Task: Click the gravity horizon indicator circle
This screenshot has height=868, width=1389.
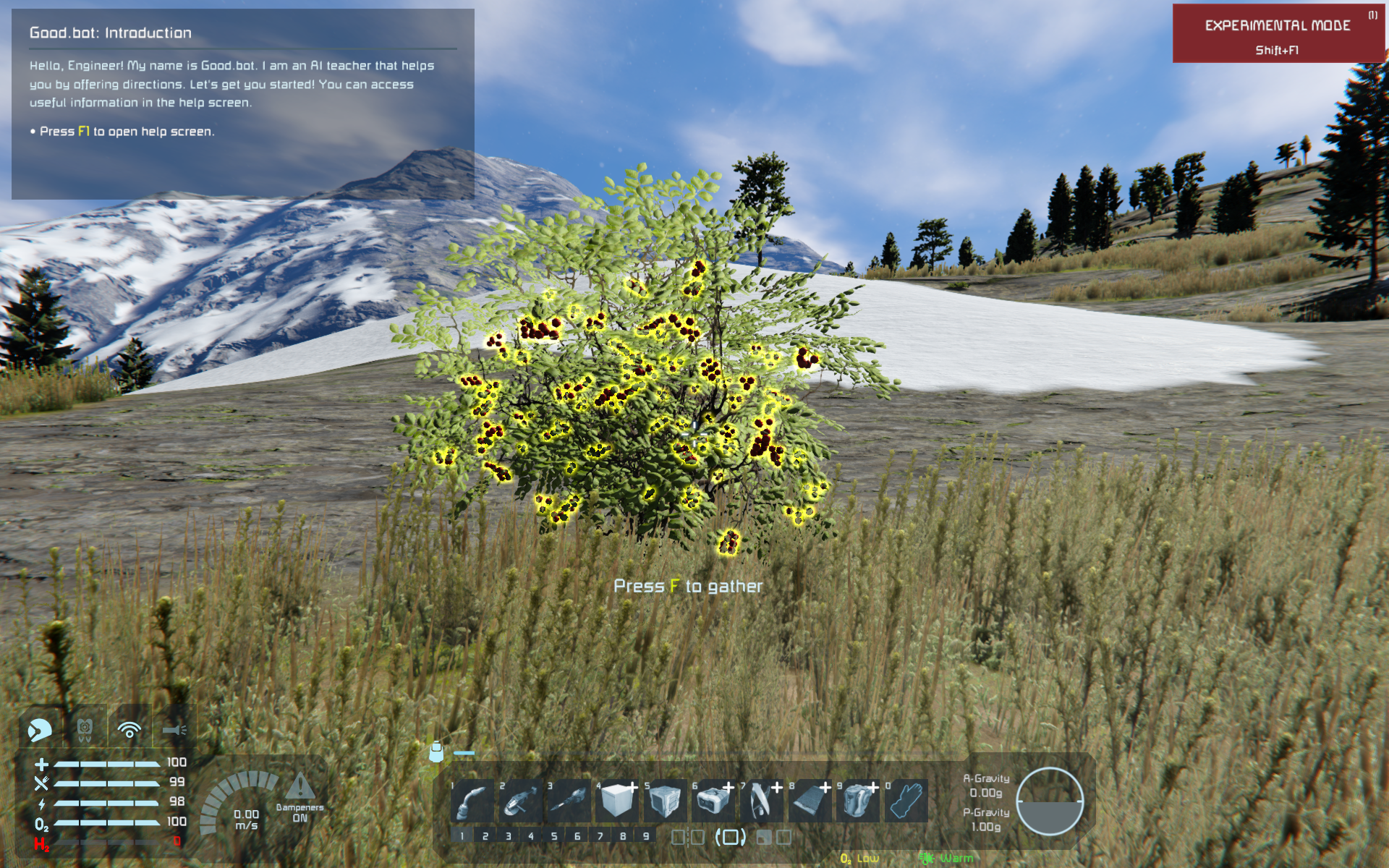Action: tap(1049, 801)
